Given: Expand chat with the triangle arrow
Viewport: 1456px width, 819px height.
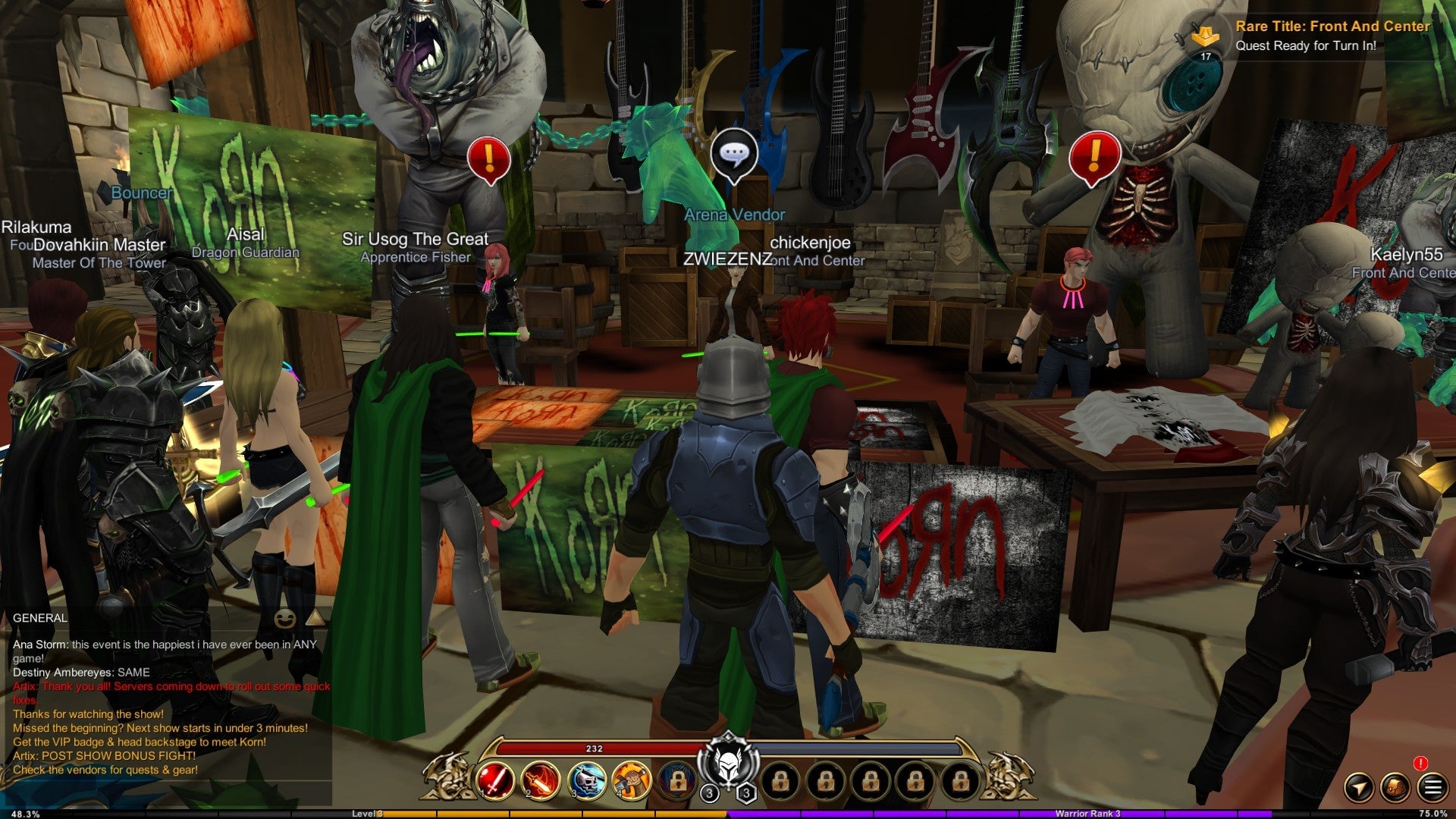Looking at the screenshot, I should click(x=315, y=618).
